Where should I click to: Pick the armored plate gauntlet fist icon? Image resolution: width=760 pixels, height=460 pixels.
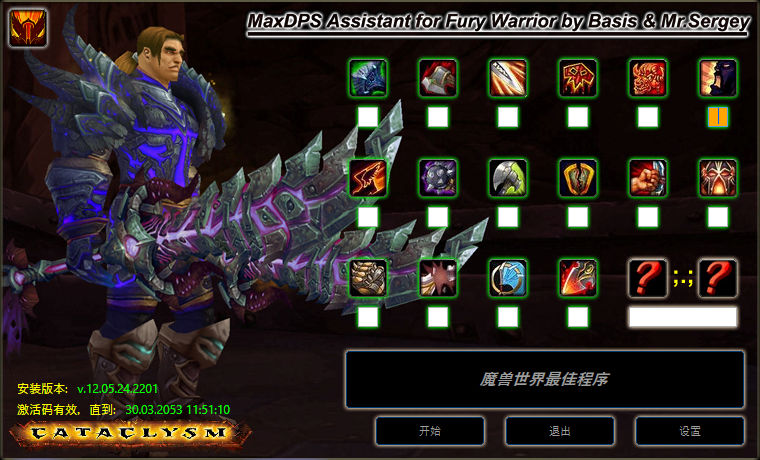368,278
